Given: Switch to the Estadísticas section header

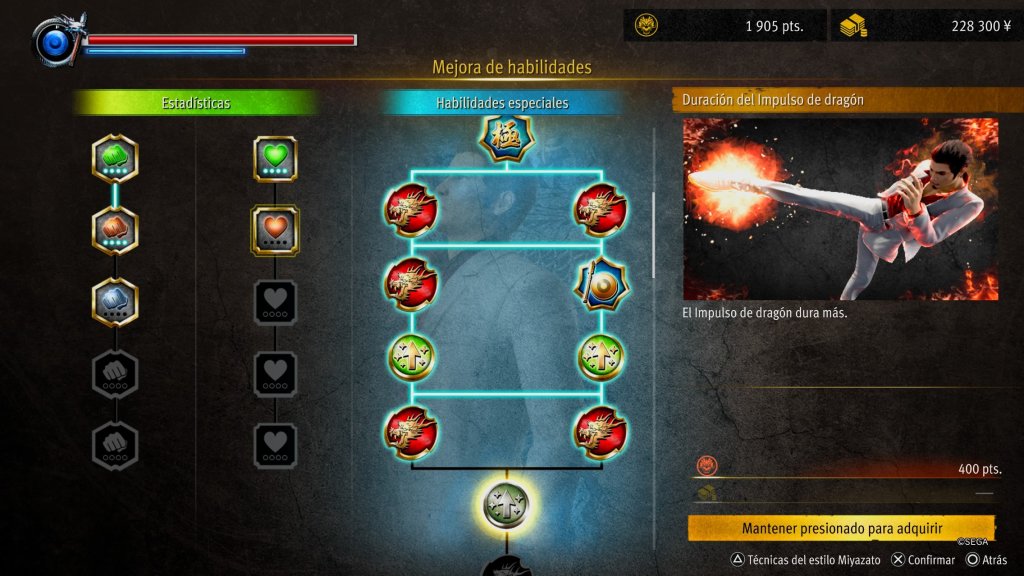Looking at the screenshot, I should click(196, 103).
